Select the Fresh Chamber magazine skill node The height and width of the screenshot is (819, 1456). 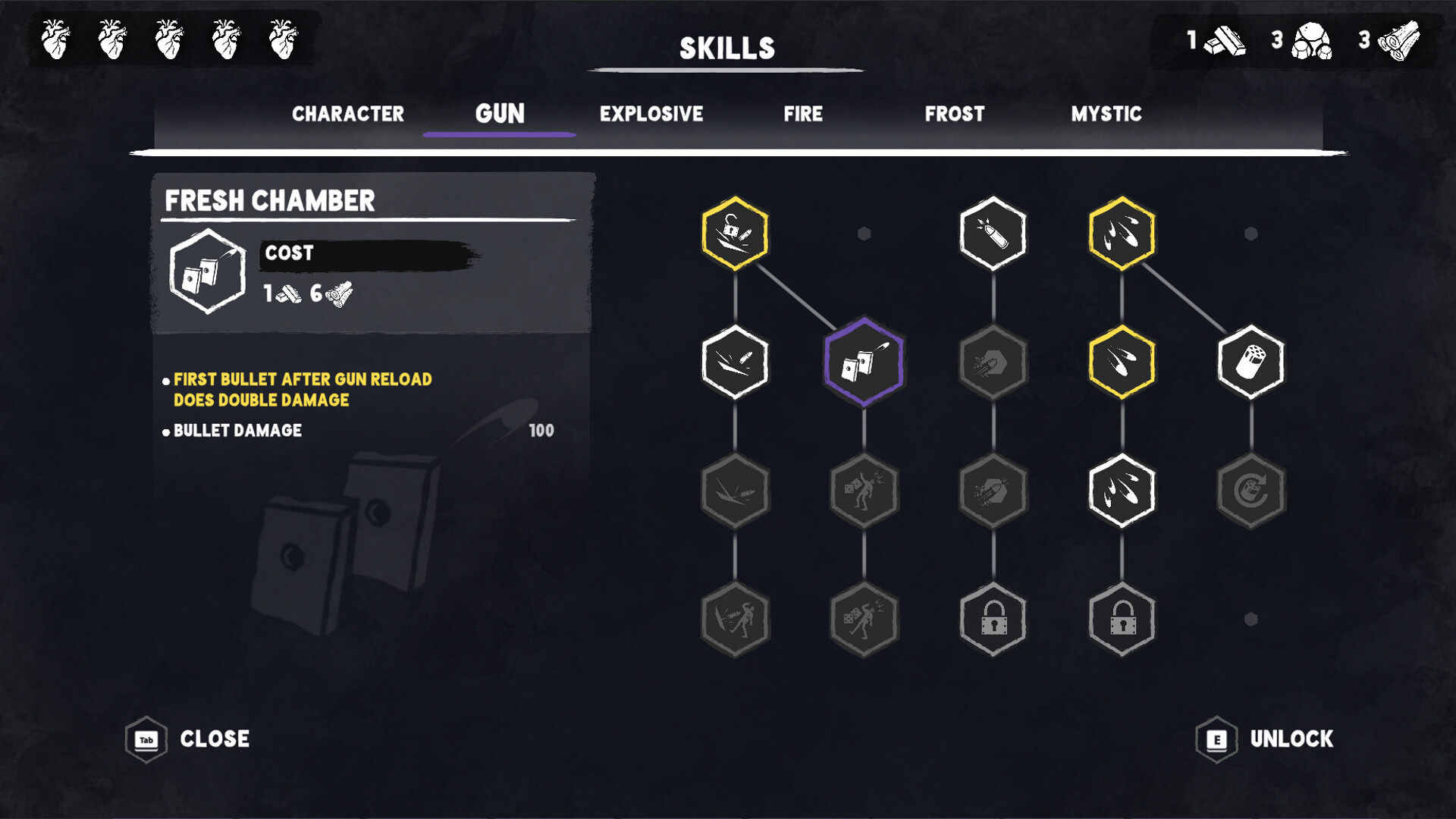coord(863,362)
